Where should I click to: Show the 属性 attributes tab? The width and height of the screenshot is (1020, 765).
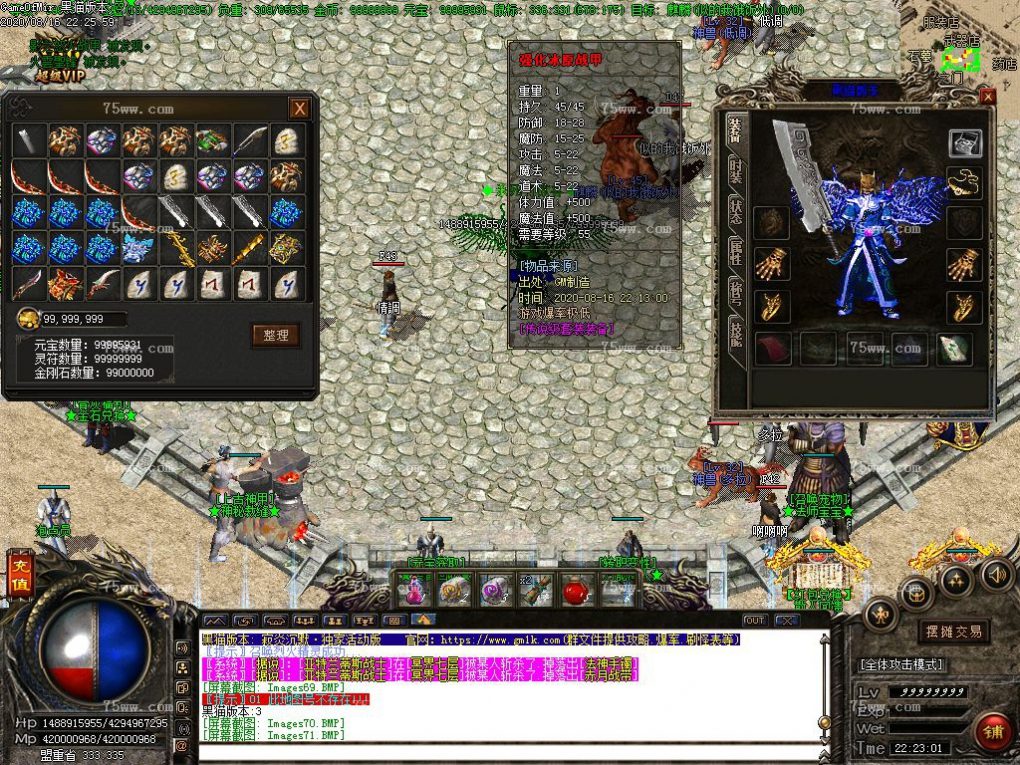[x=735, y=253]
